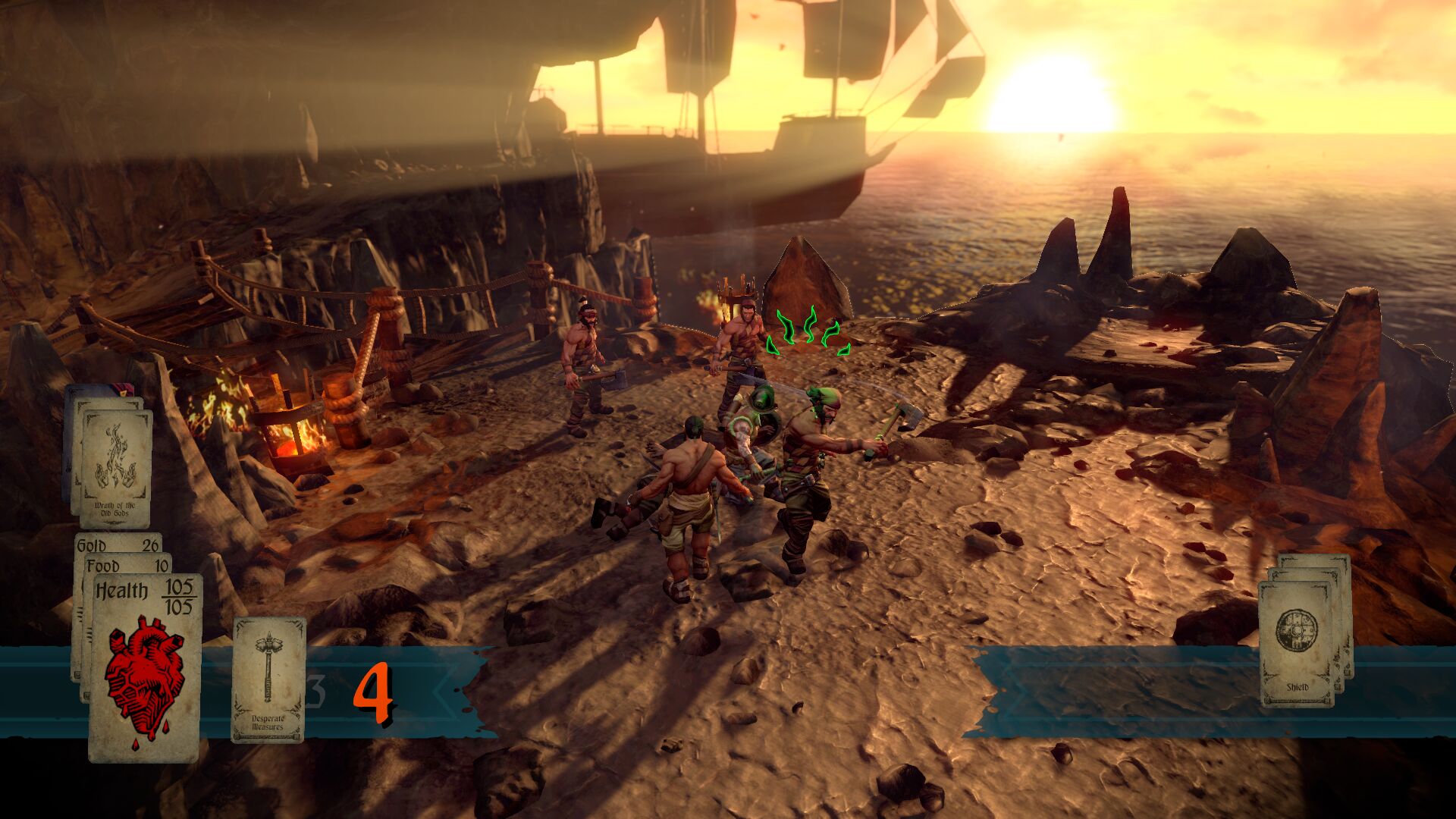Click the Desperate Measures weapon card
The image size is (1456, 819).
point(268,679)
